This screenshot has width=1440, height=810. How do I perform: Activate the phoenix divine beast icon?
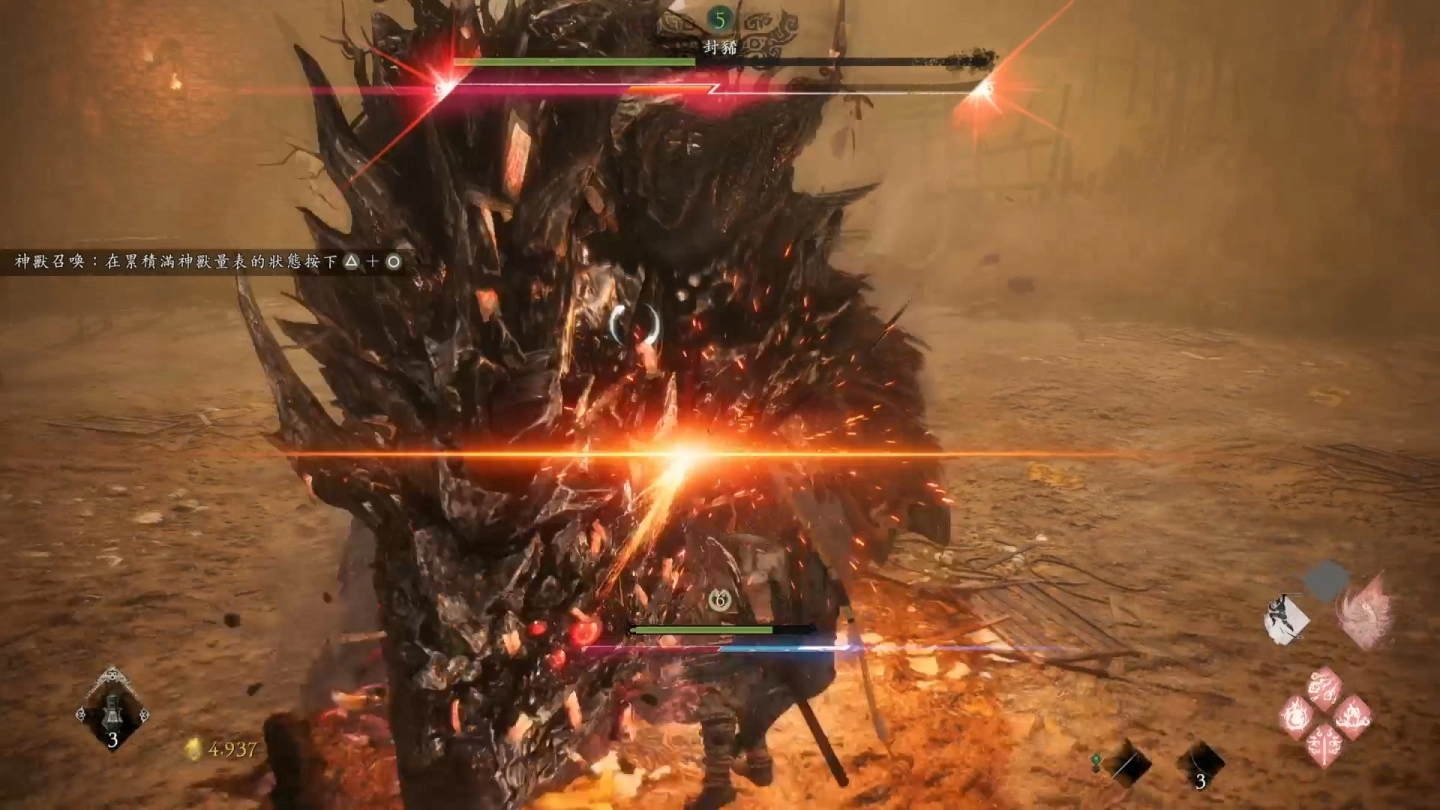pyautogui.click(x=1363, y=610)
